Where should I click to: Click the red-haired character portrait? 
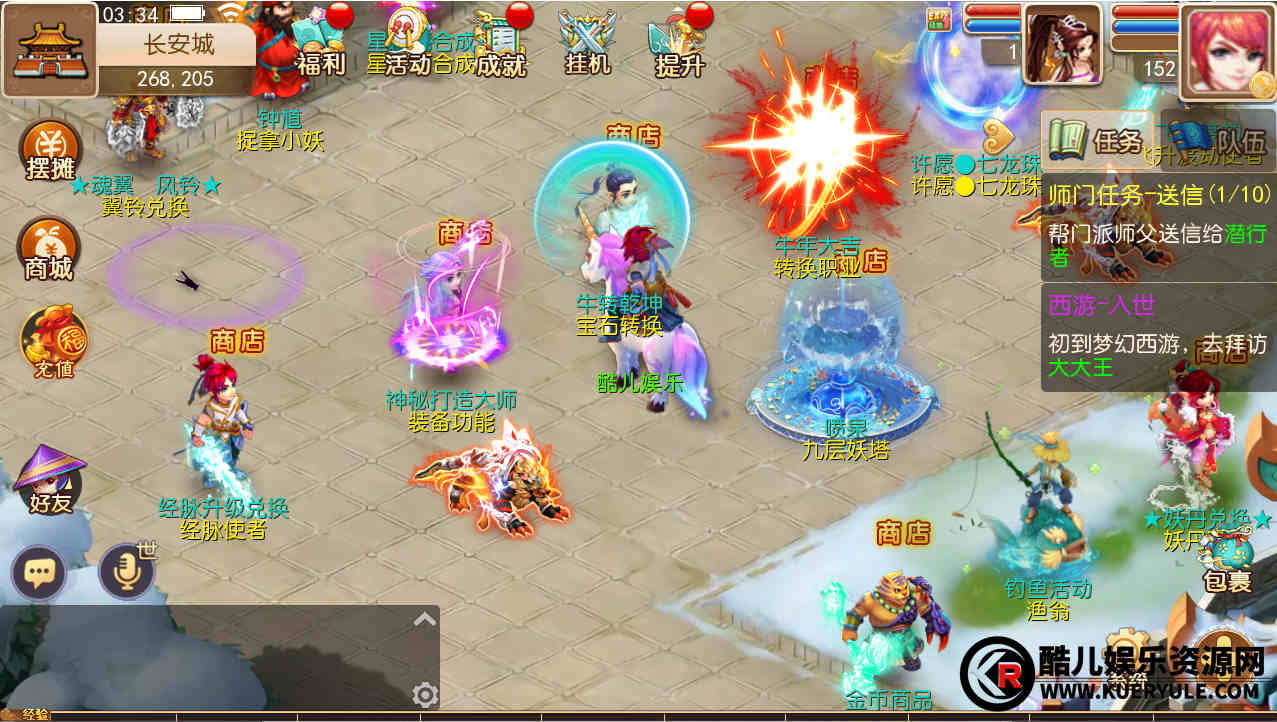1226,52
